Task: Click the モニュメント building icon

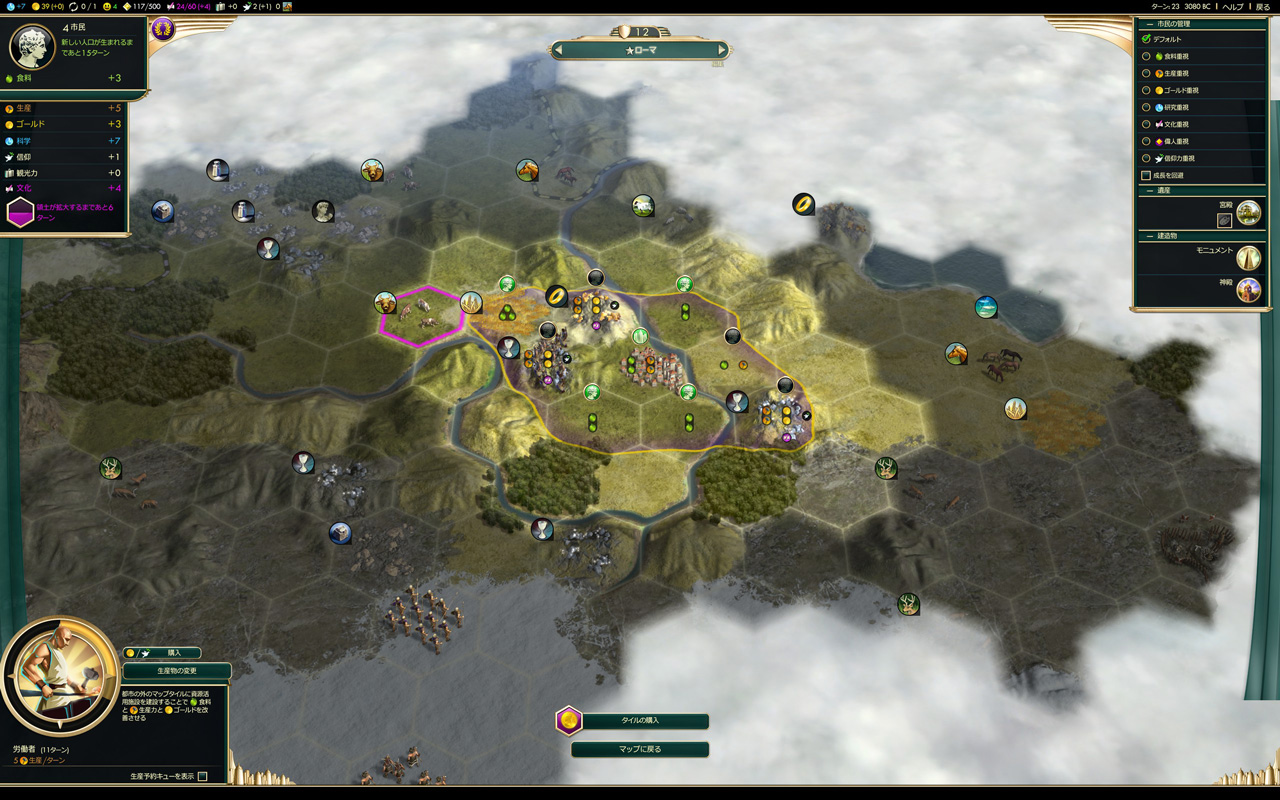Action: pos(1248,258)
